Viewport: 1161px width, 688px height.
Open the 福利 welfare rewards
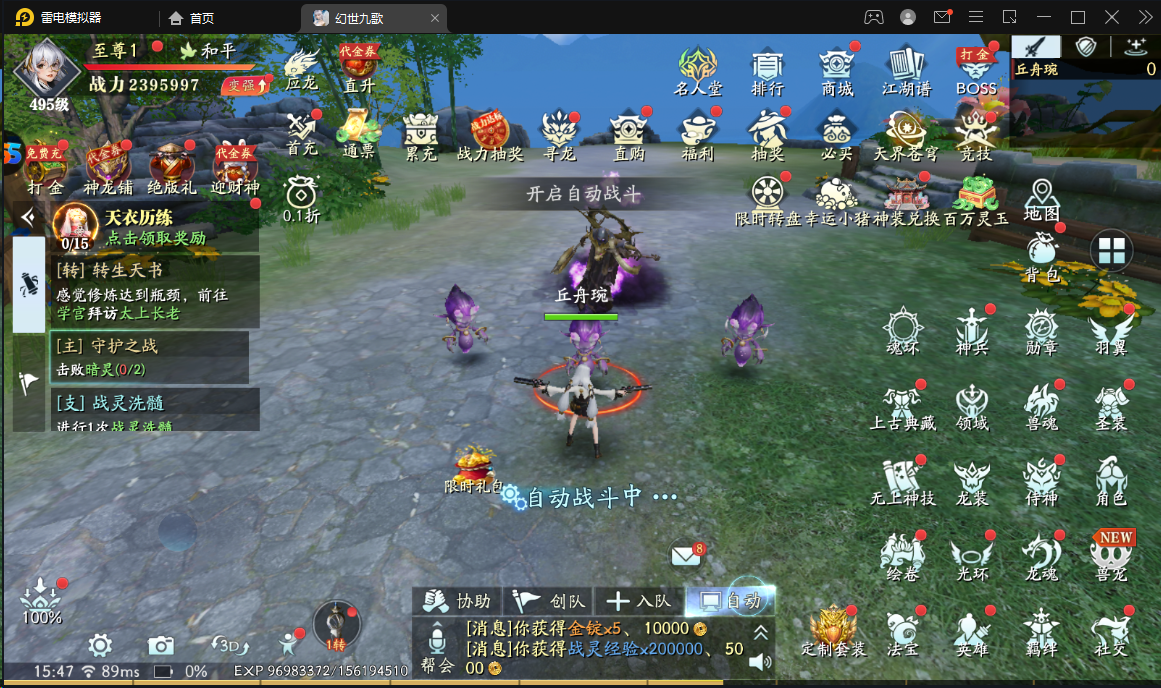(697, 135)
